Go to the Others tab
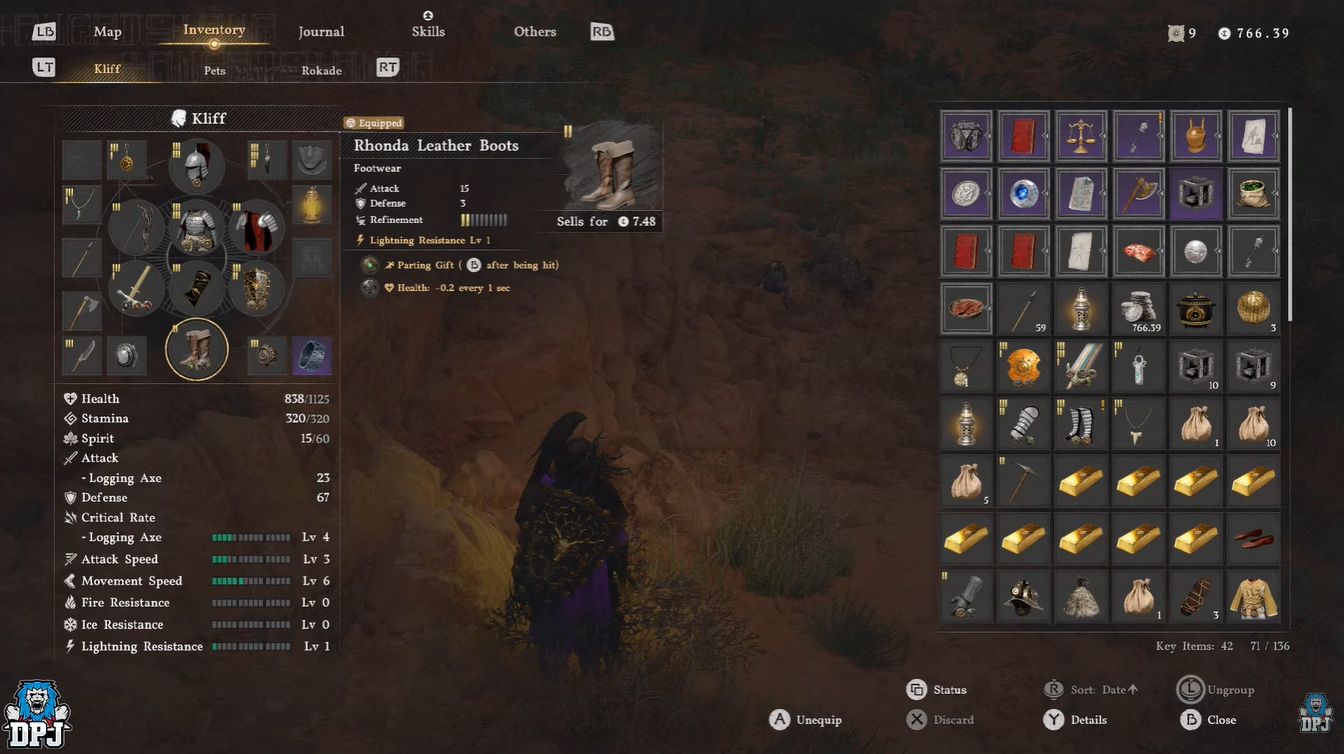The width and height of the screenshot is (1344, 754). [x=535, y=32]
